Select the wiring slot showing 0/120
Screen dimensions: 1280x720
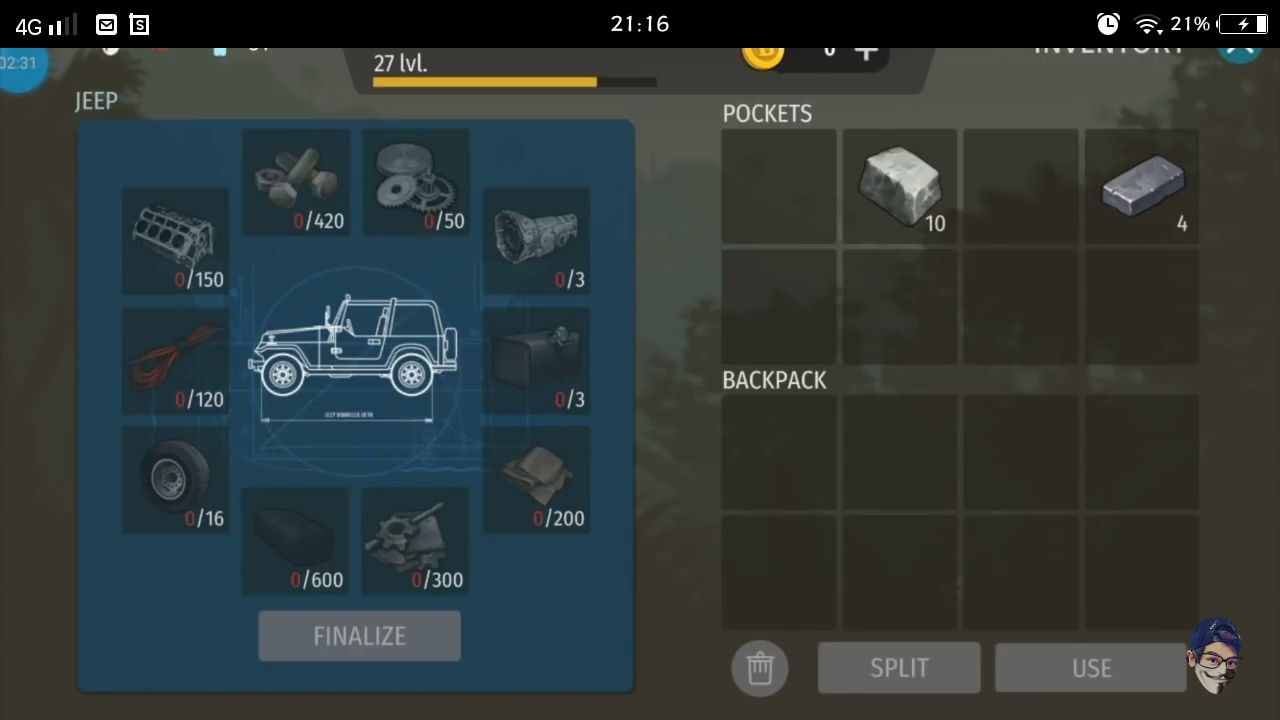click(175, 360)
